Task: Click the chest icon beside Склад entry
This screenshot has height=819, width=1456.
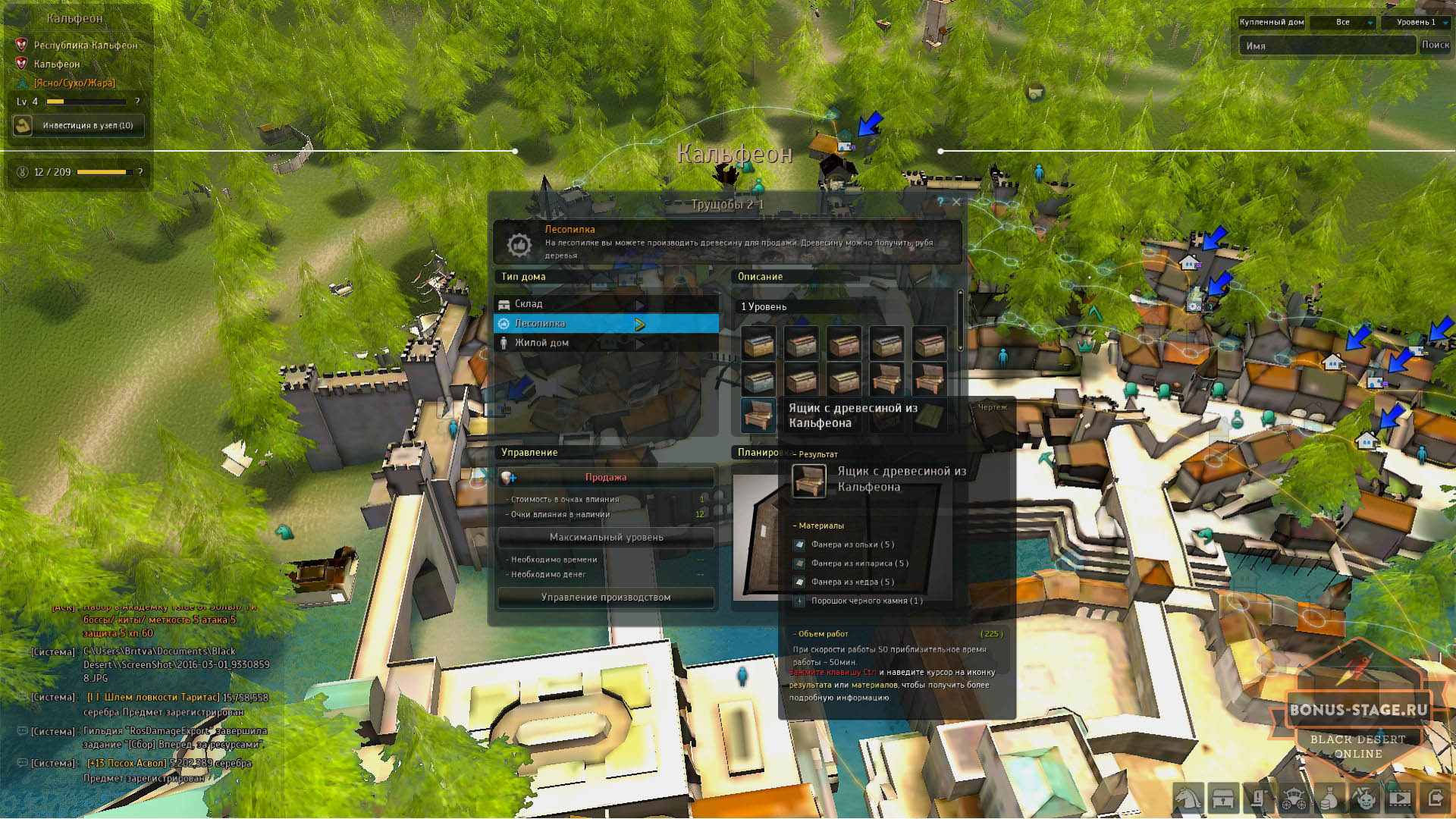Action: pos(506,303)
